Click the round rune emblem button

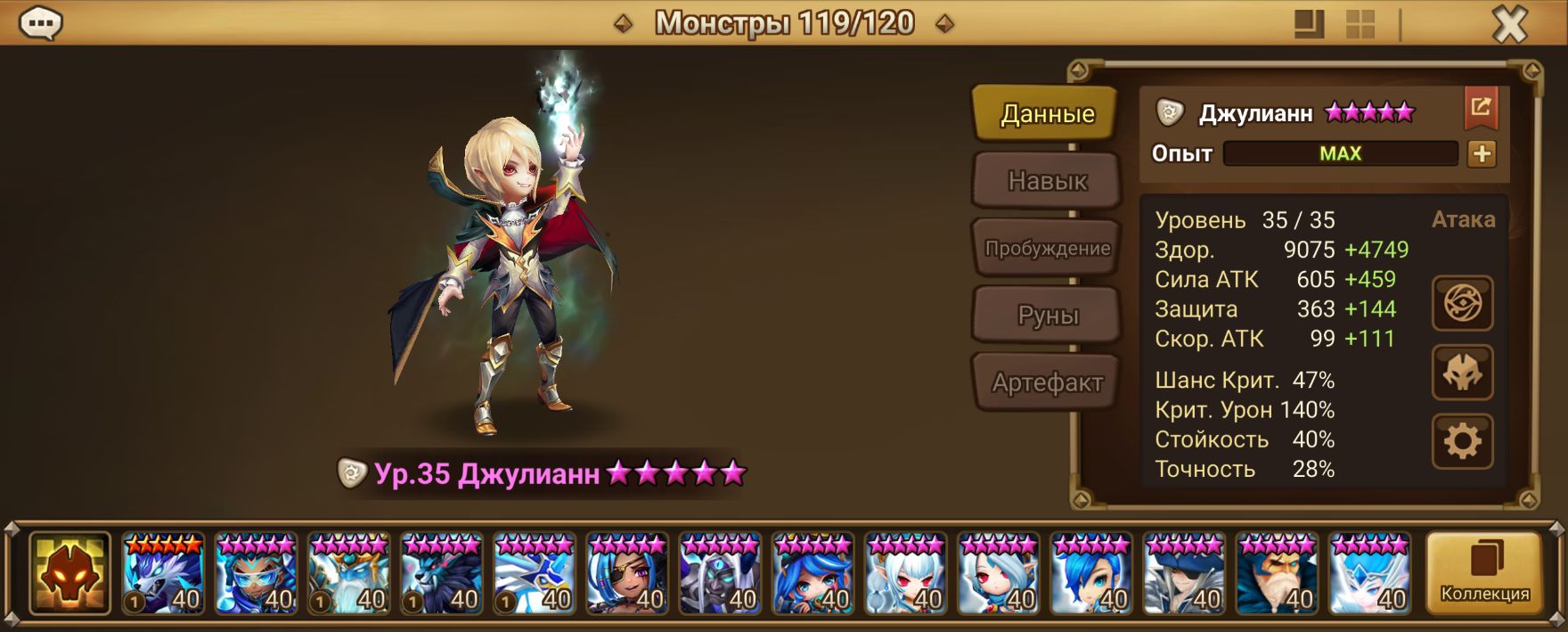point(1462,304)
